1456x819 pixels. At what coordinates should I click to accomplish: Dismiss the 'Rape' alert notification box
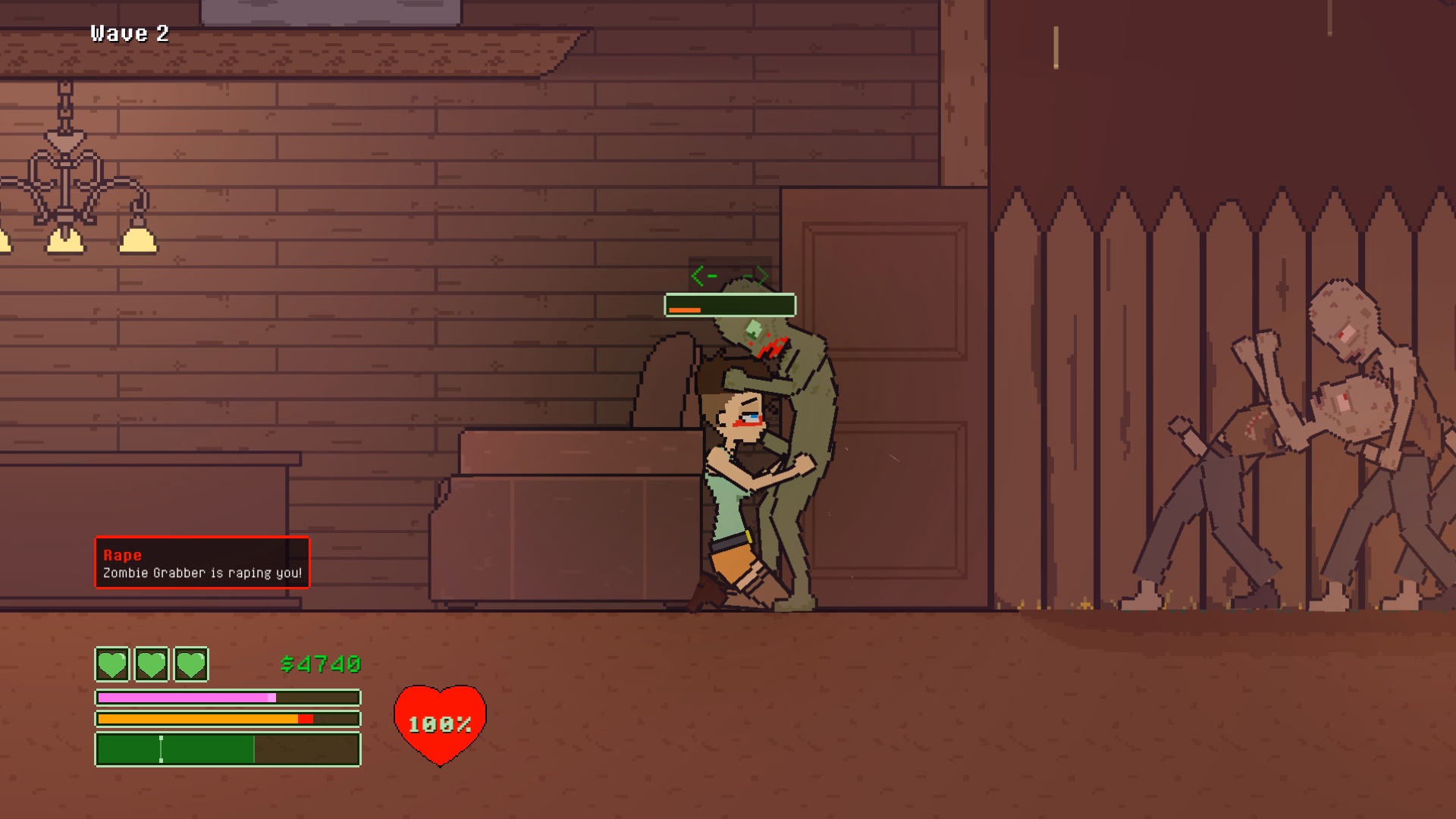point(202,563)
